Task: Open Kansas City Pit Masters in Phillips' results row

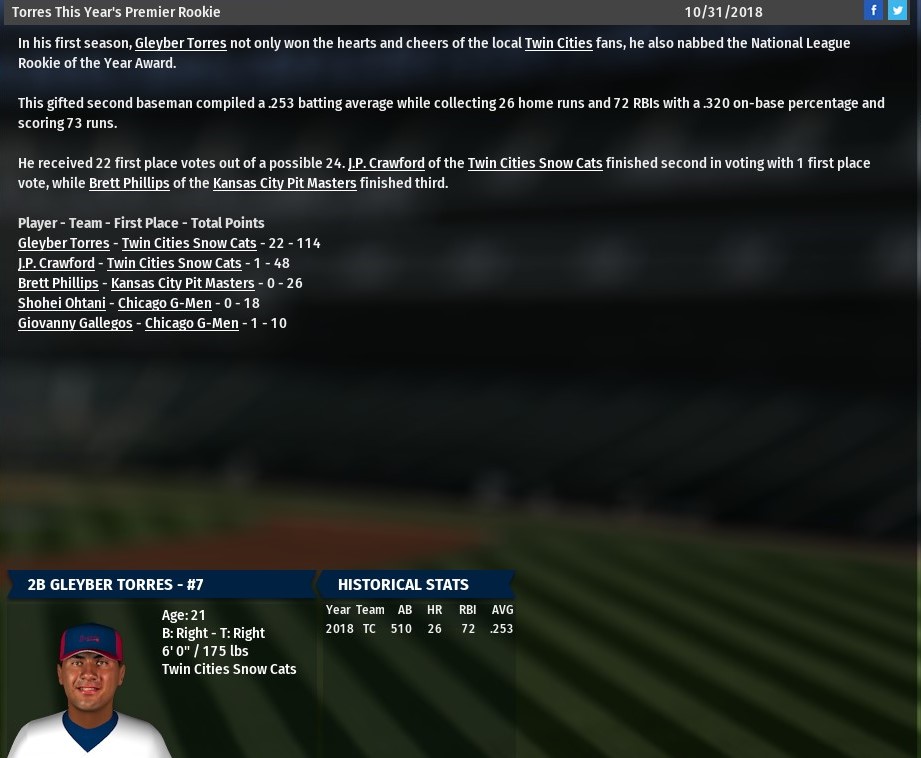Action: (182, 284)
